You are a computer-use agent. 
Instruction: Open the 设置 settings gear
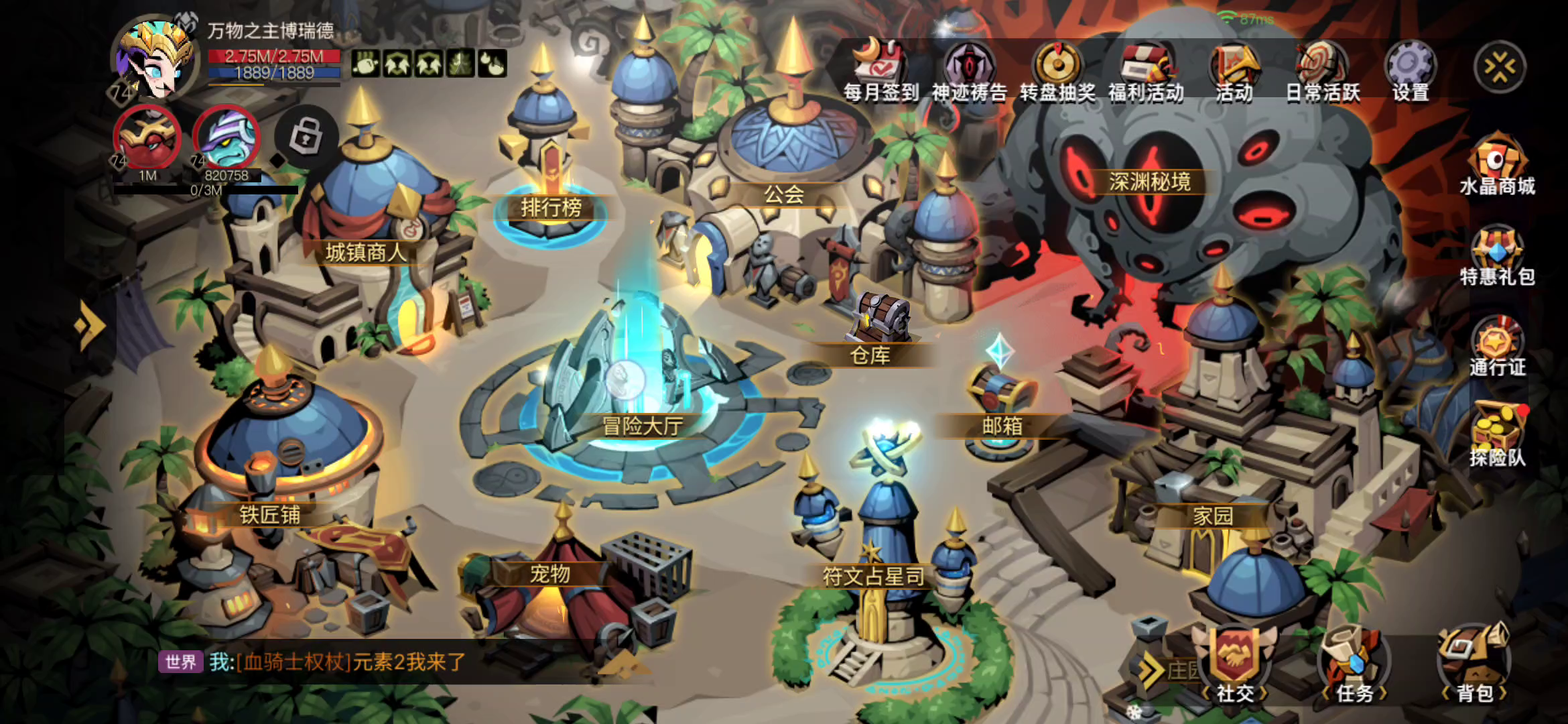1411,70
